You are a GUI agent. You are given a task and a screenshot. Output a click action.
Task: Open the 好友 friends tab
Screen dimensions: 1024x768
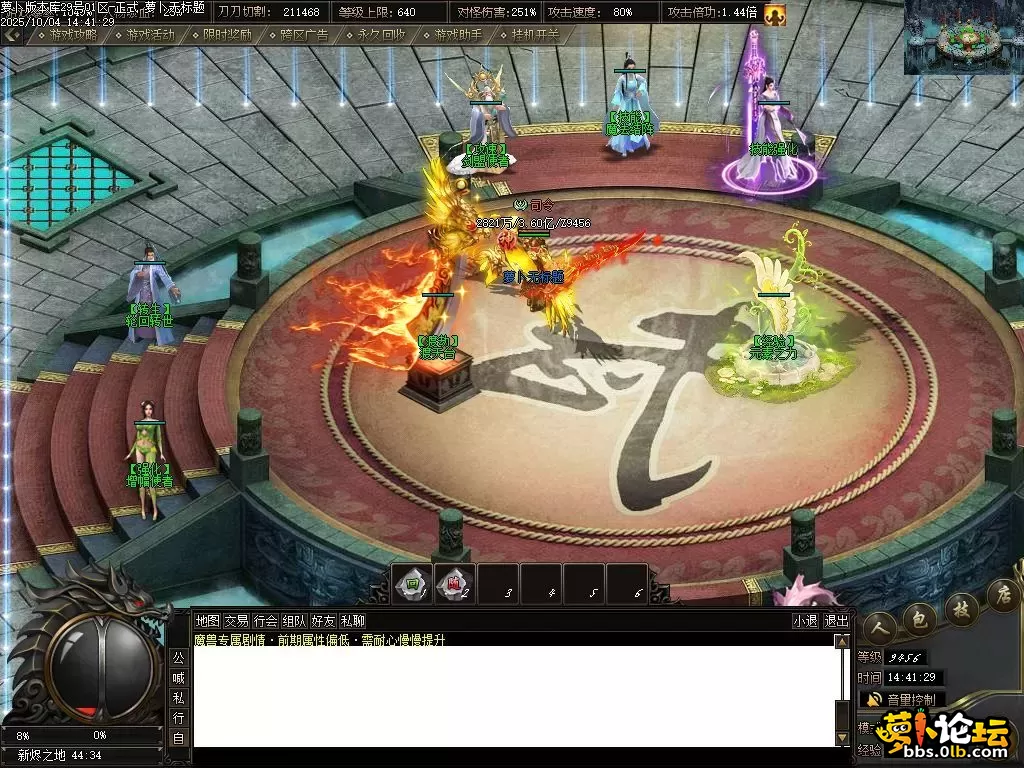(323, 620)
